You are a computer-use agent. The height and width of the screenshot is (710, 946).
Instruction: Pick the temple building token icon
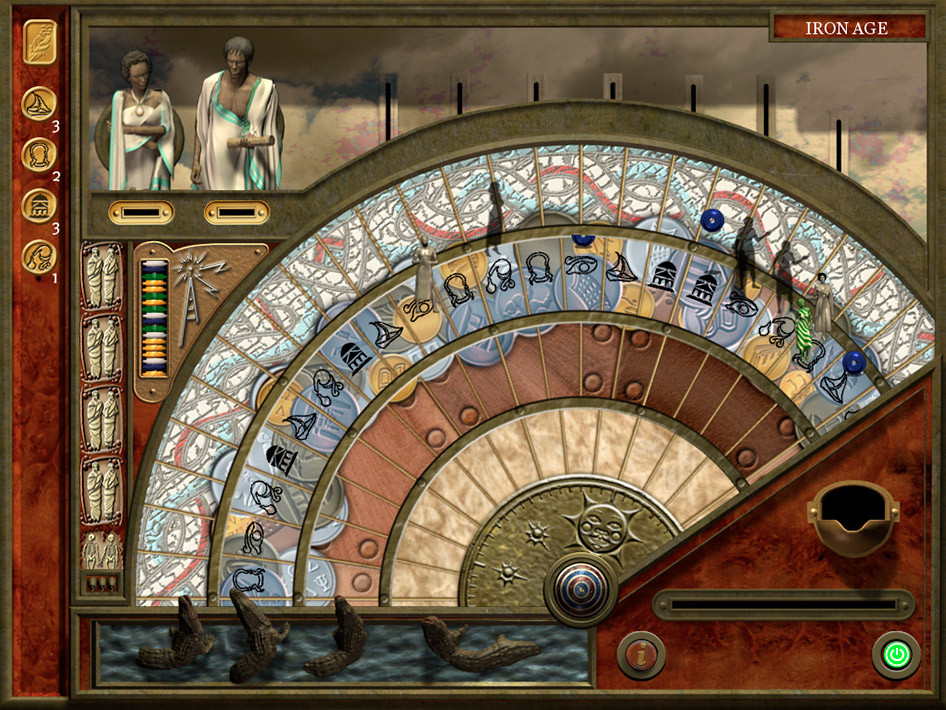[x=39, y=205]
